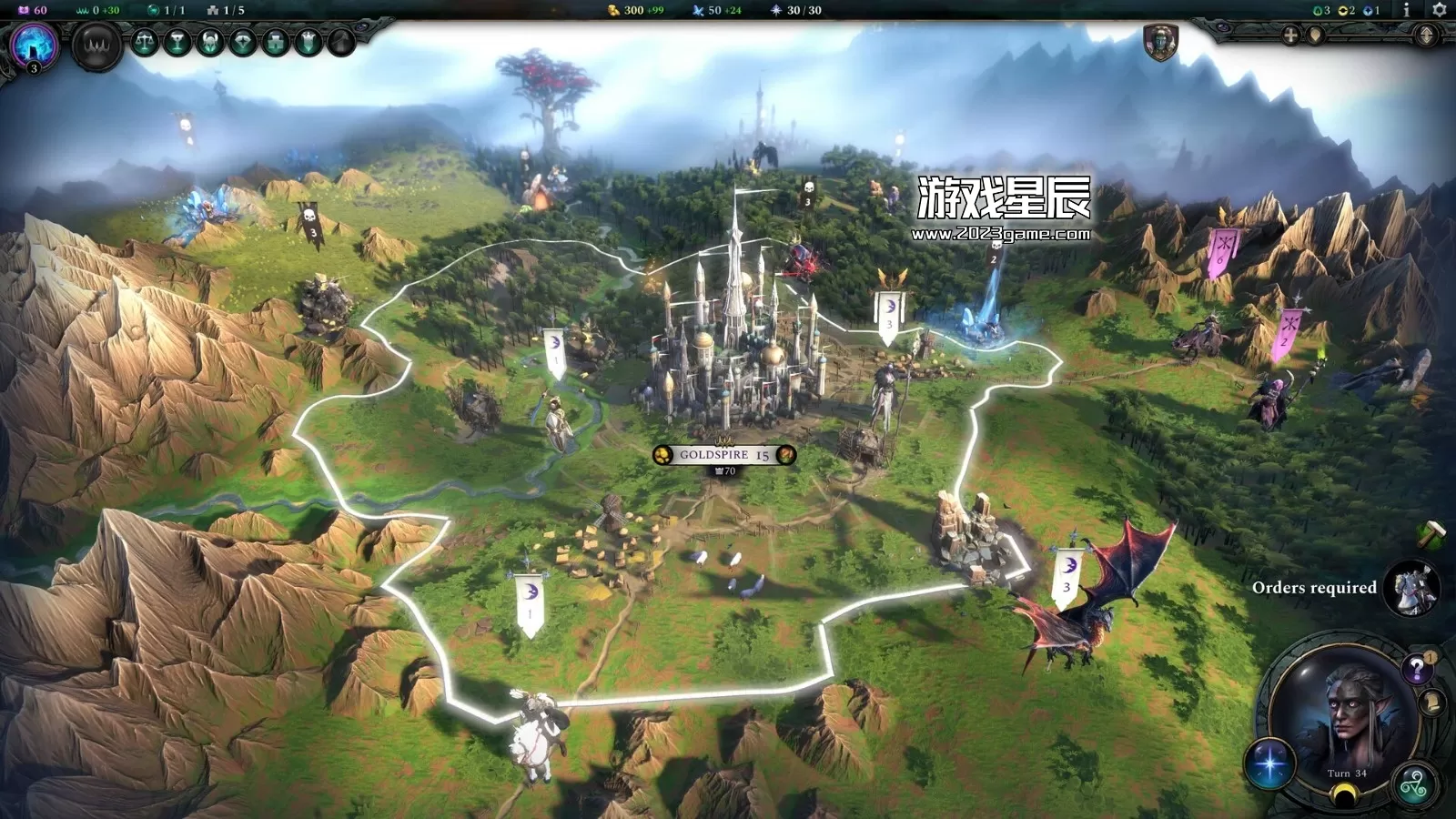The width and height of the screenshot is (1456, 819).
Task: Click the diamond gem toolbar icon
Action: (243, 42)
